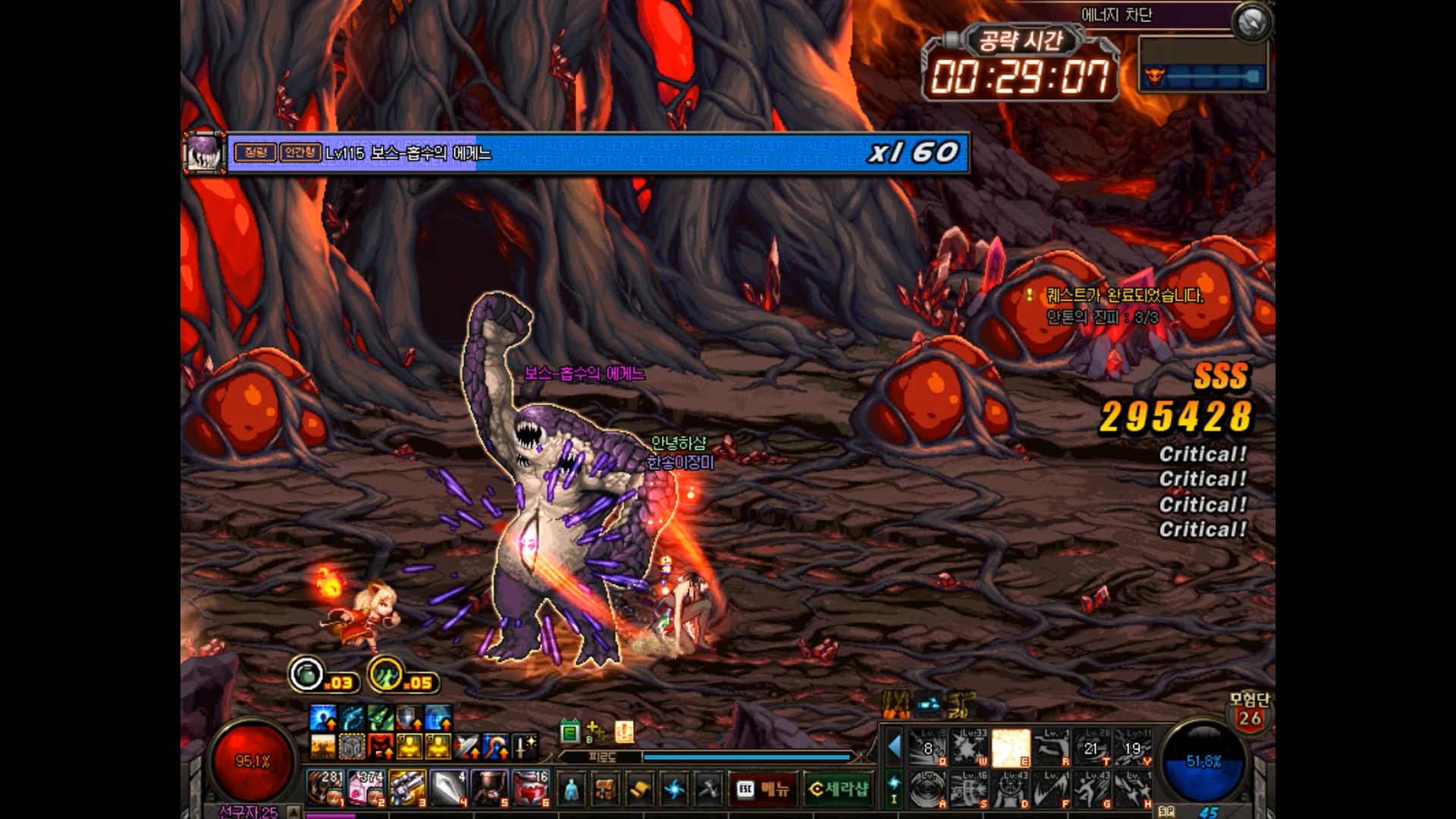Viewport: 1456px width, 819px height.
Task: Activate the glowing skill on the E slot
Action: 1010,748
